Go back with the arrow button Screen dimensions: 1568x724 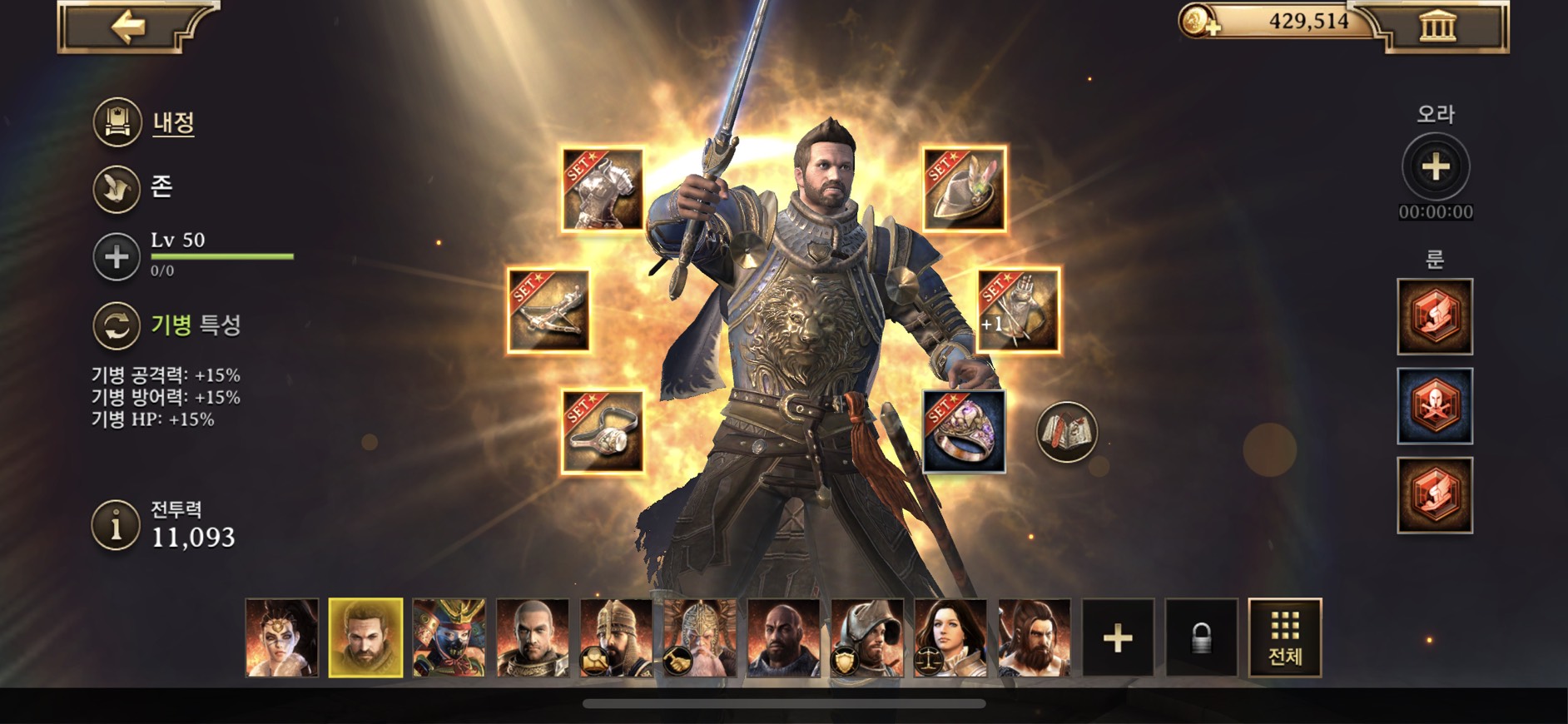pos(128,27)
